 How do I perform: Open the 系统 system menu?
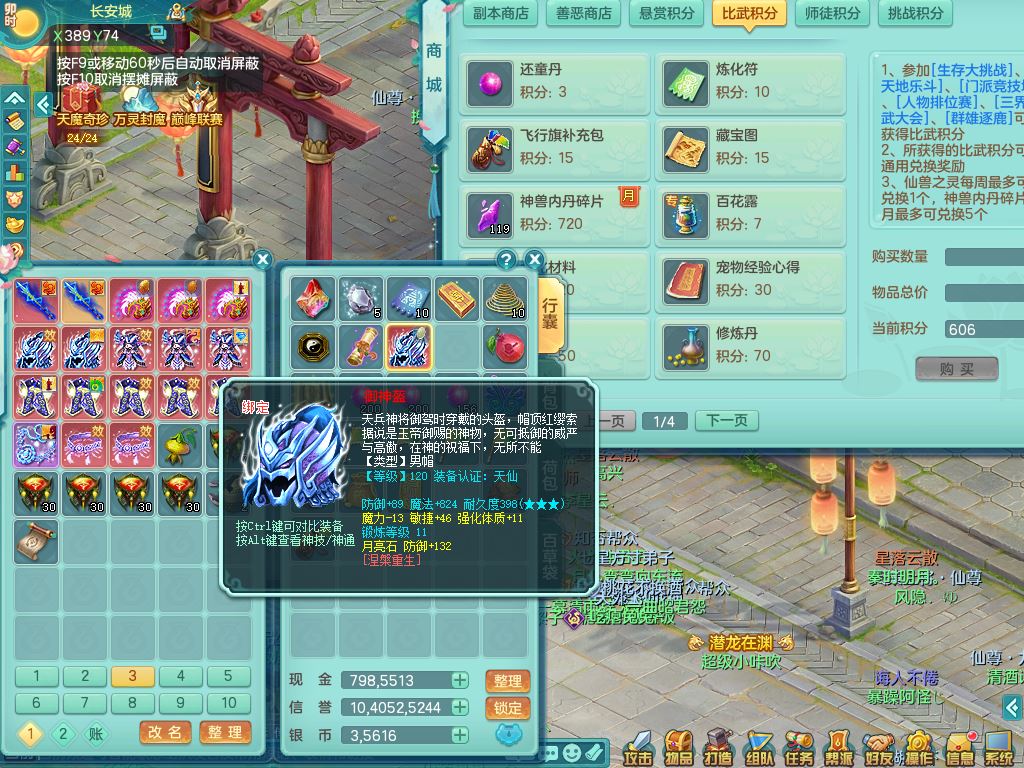click(999, 749)
